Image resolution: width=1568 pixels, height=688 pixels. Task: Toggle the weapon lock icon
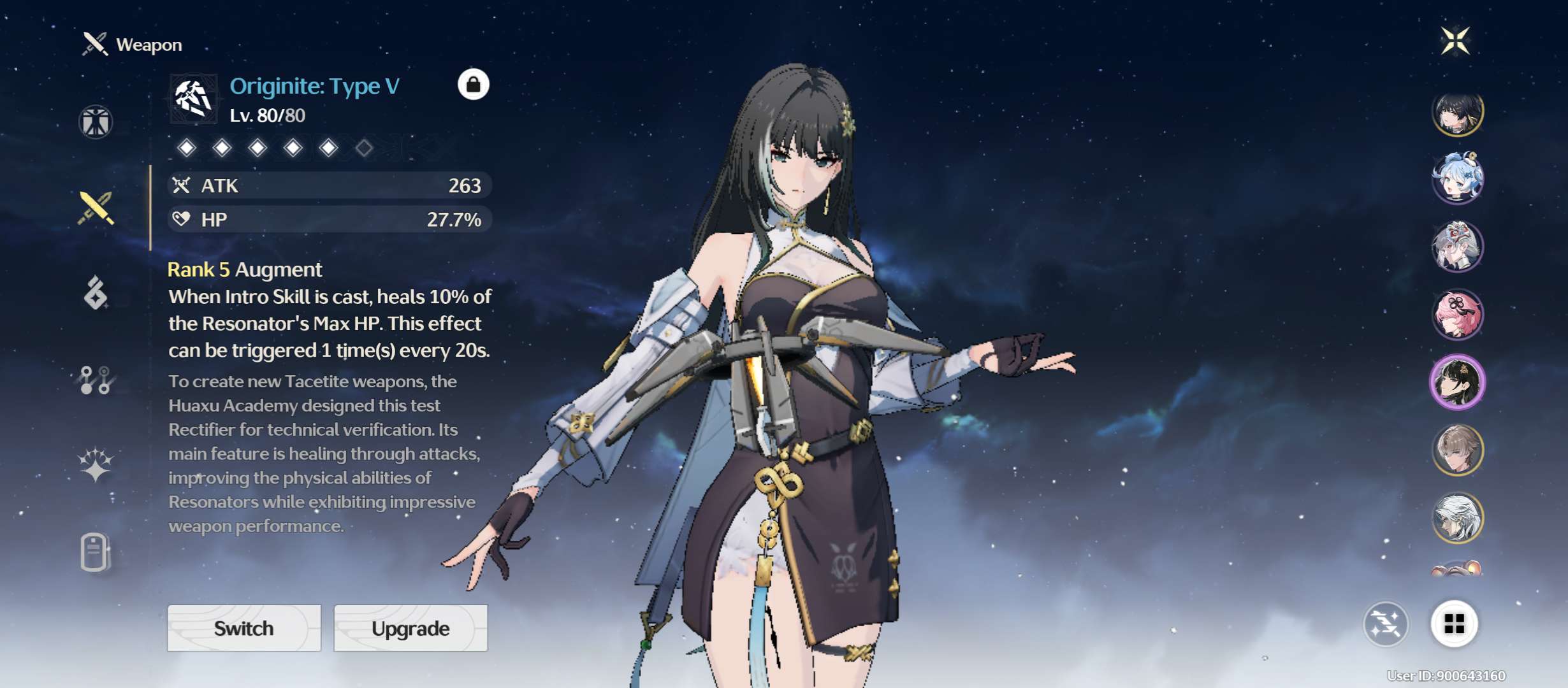click(x=474, y=84)
